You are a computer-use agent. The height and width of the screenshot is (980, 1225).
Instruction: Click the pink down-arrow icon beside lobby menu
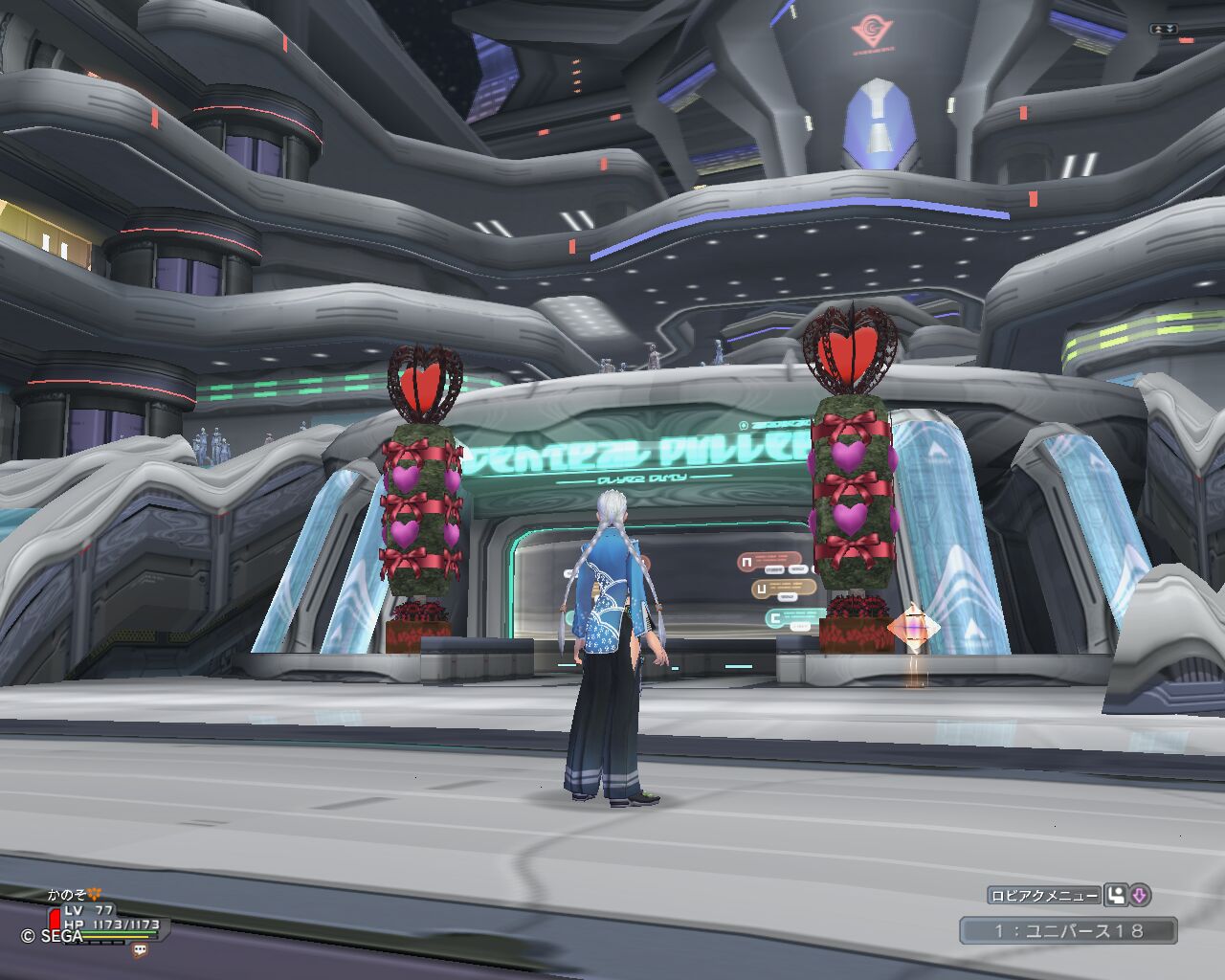[x=1140, y=896]
